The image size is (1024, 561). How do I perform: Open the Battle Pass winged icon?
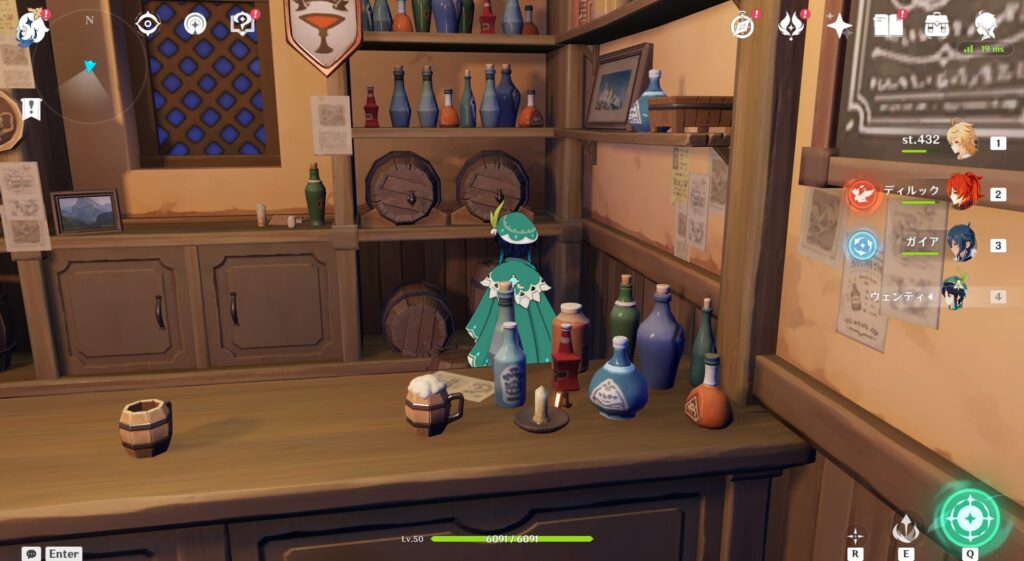792,26
